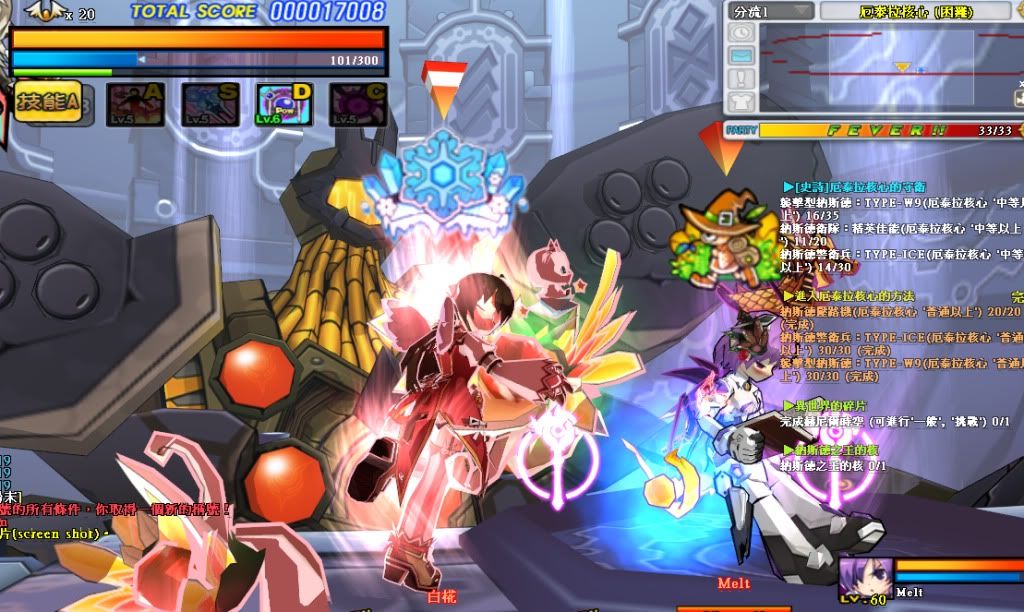Screen dimensions: 1024x612
Task: Activate the skill in slot A
Action: pos(136,104)
